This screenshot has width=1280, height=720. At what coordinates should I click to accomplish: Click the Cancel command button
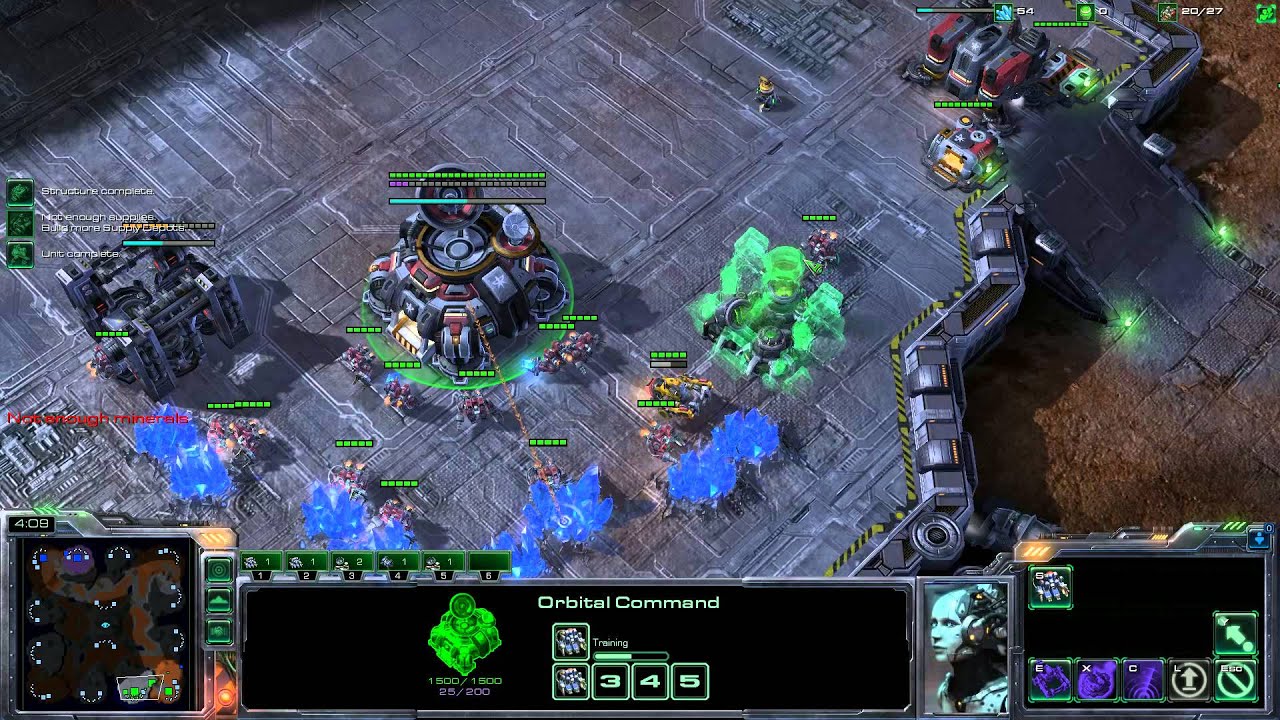(x=1235, y=680)
